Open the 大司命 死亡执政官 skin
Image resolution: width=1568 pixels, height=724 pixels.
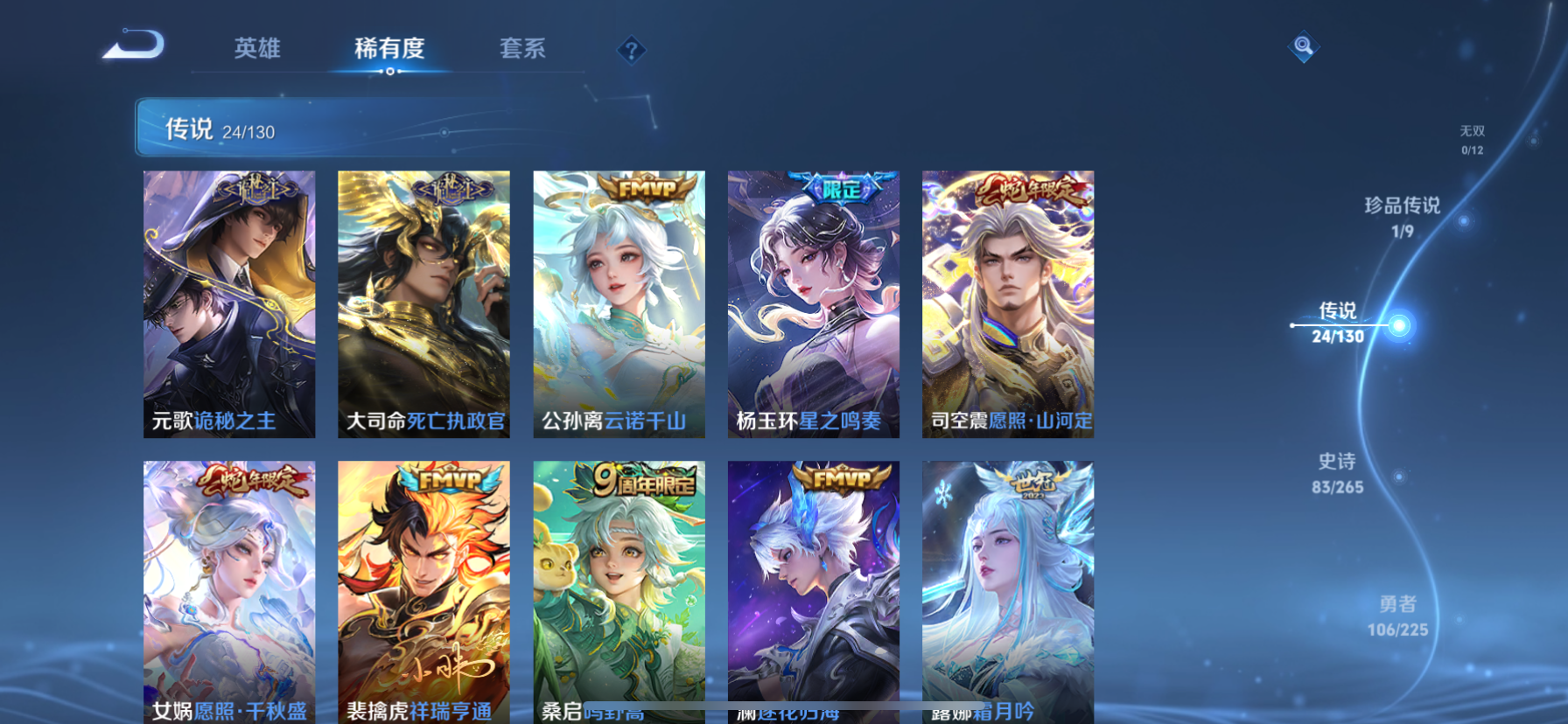coord(423,303)
